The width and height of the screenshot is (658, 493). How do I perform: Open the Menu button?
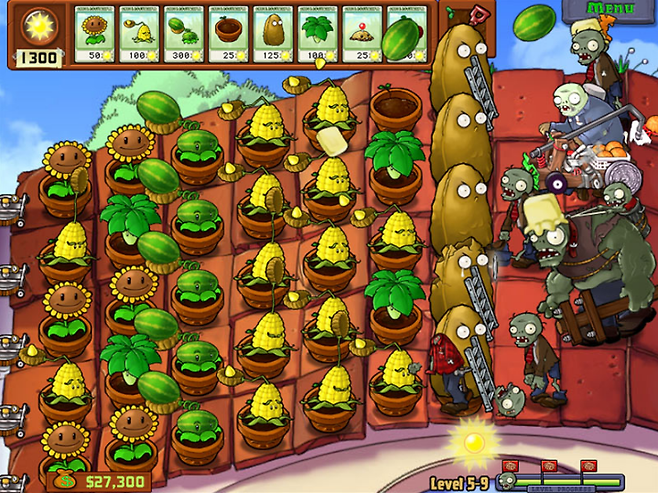click(x=609, y=10)
